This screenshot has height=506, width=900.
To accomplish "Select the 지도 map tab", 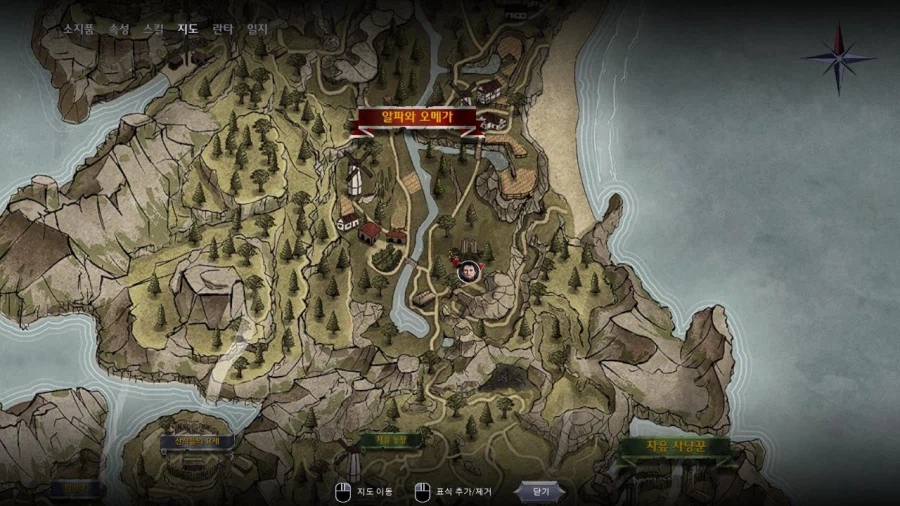I will (188, 29).
